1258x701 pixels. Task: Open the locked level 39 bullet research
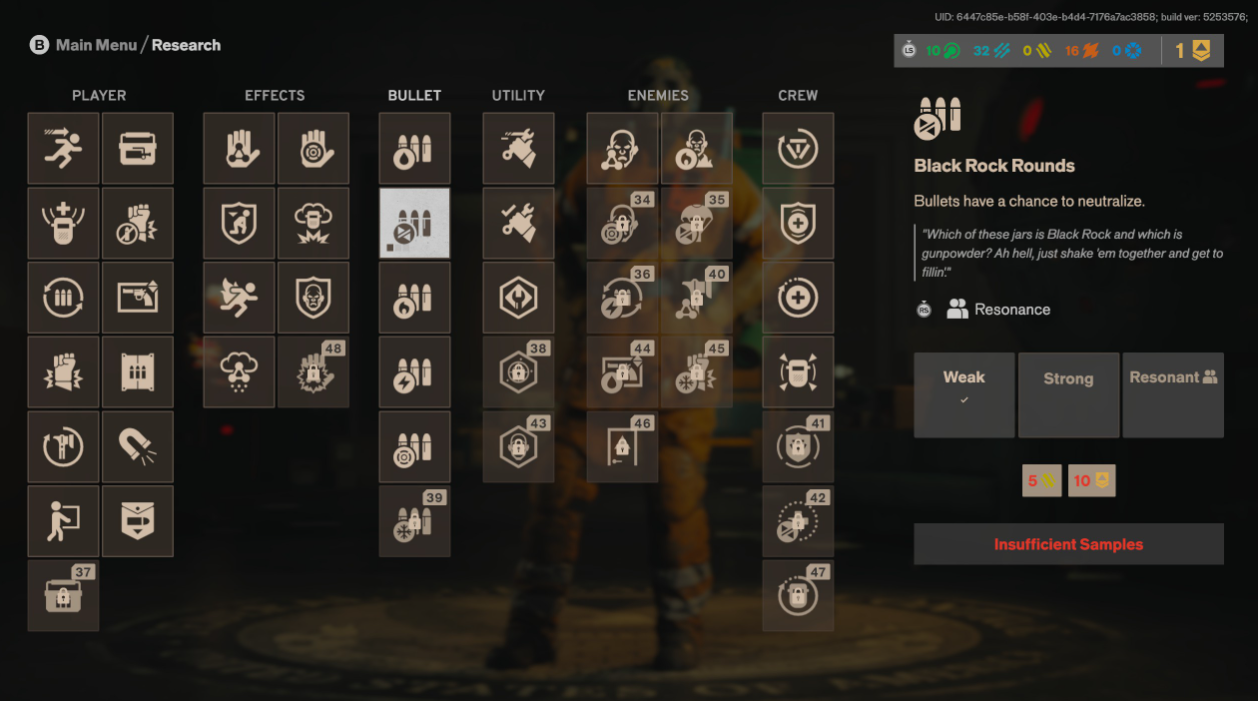(414, 521)
